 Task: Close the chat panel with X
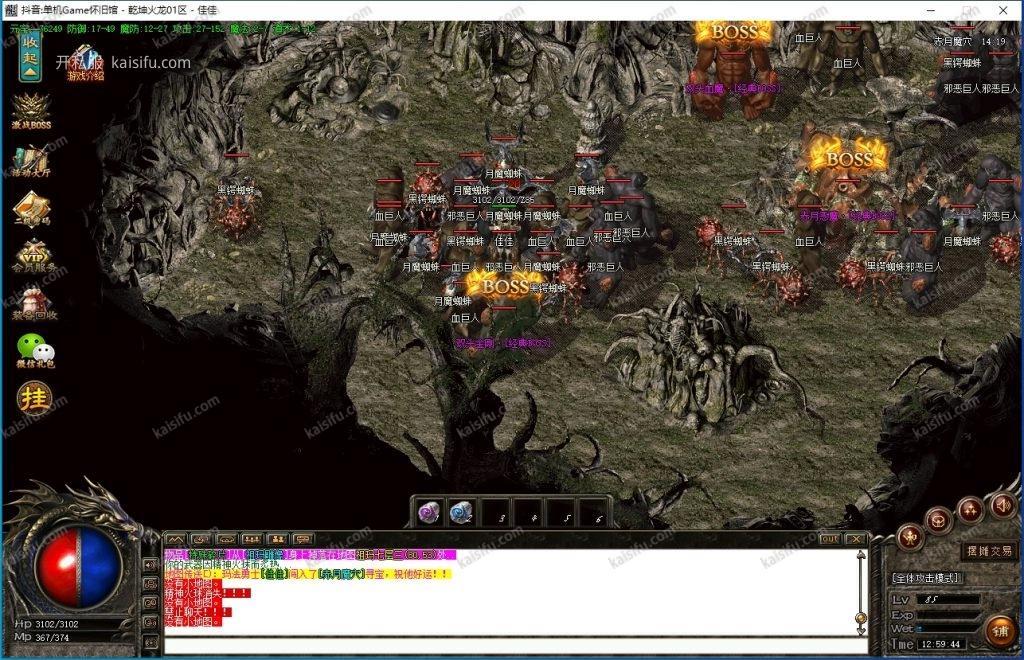pos(855,539)
